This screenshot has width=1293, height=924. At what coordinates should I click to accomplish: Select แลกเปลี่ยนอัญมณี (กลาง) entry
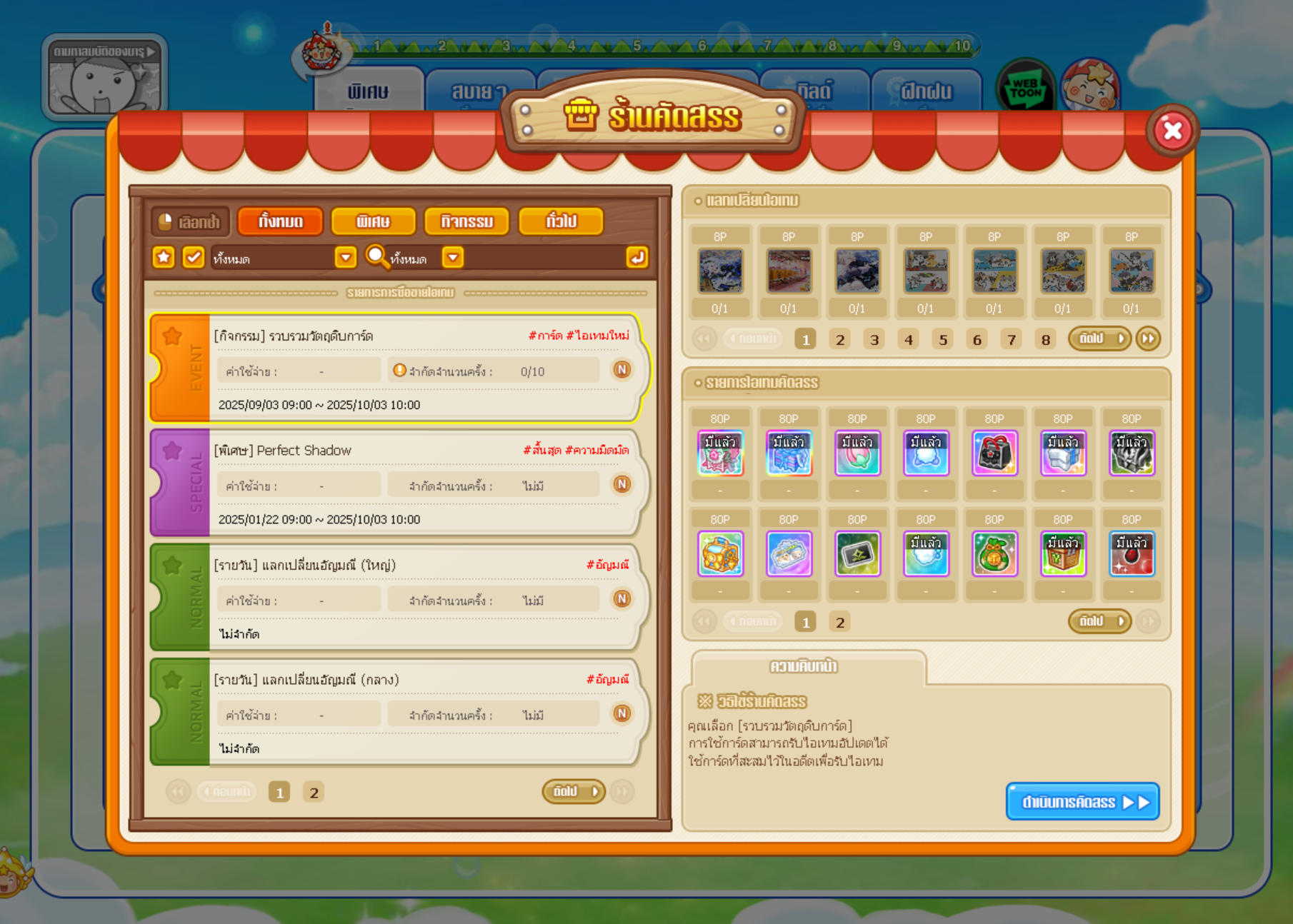400,713
